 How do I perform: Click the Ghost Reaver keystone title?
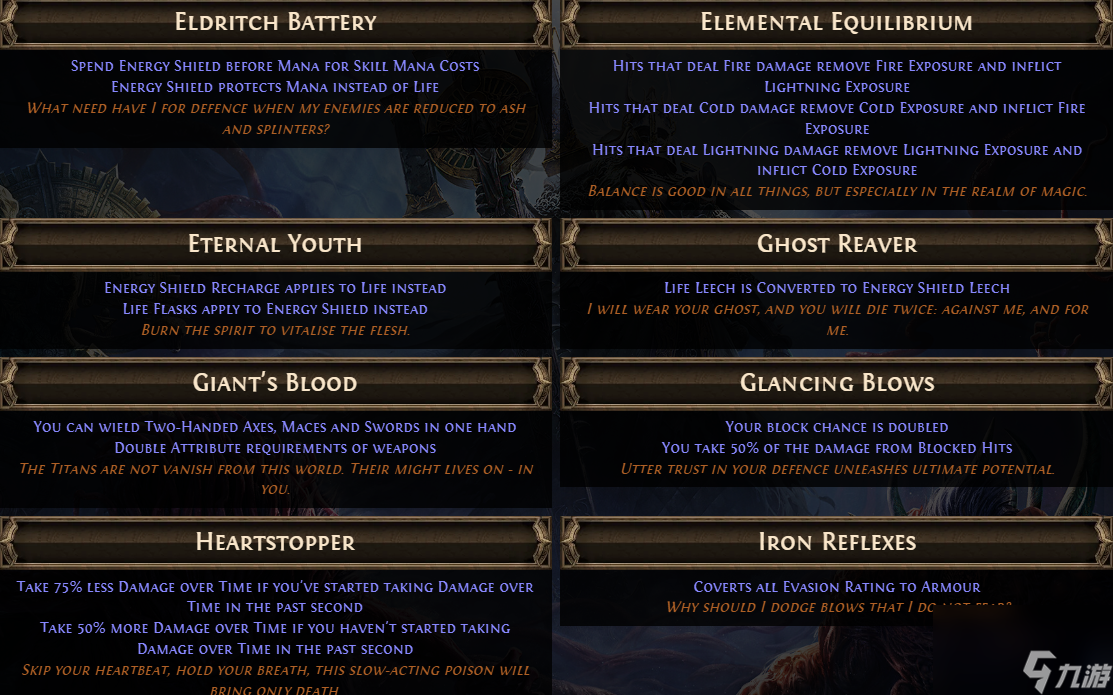coord(836,244)
